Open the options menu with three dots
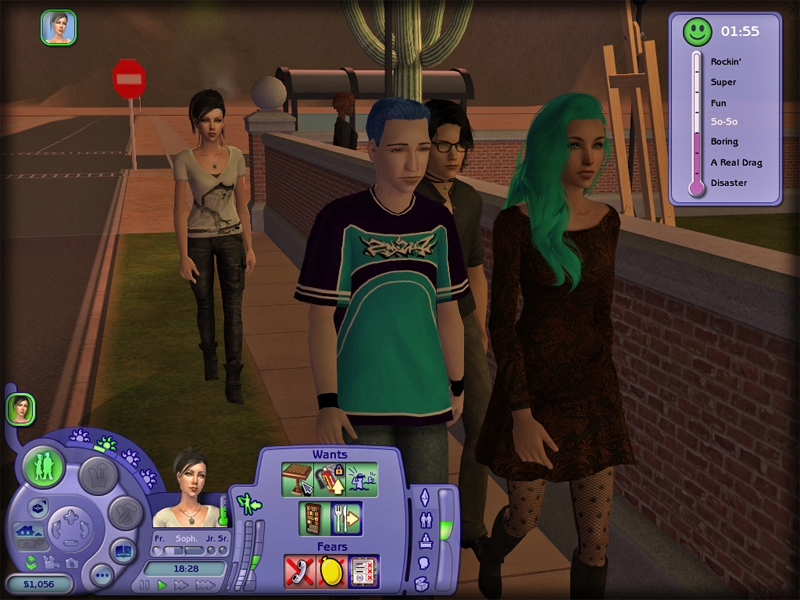This screenshot has width=800, height=600. pos(100,575)
